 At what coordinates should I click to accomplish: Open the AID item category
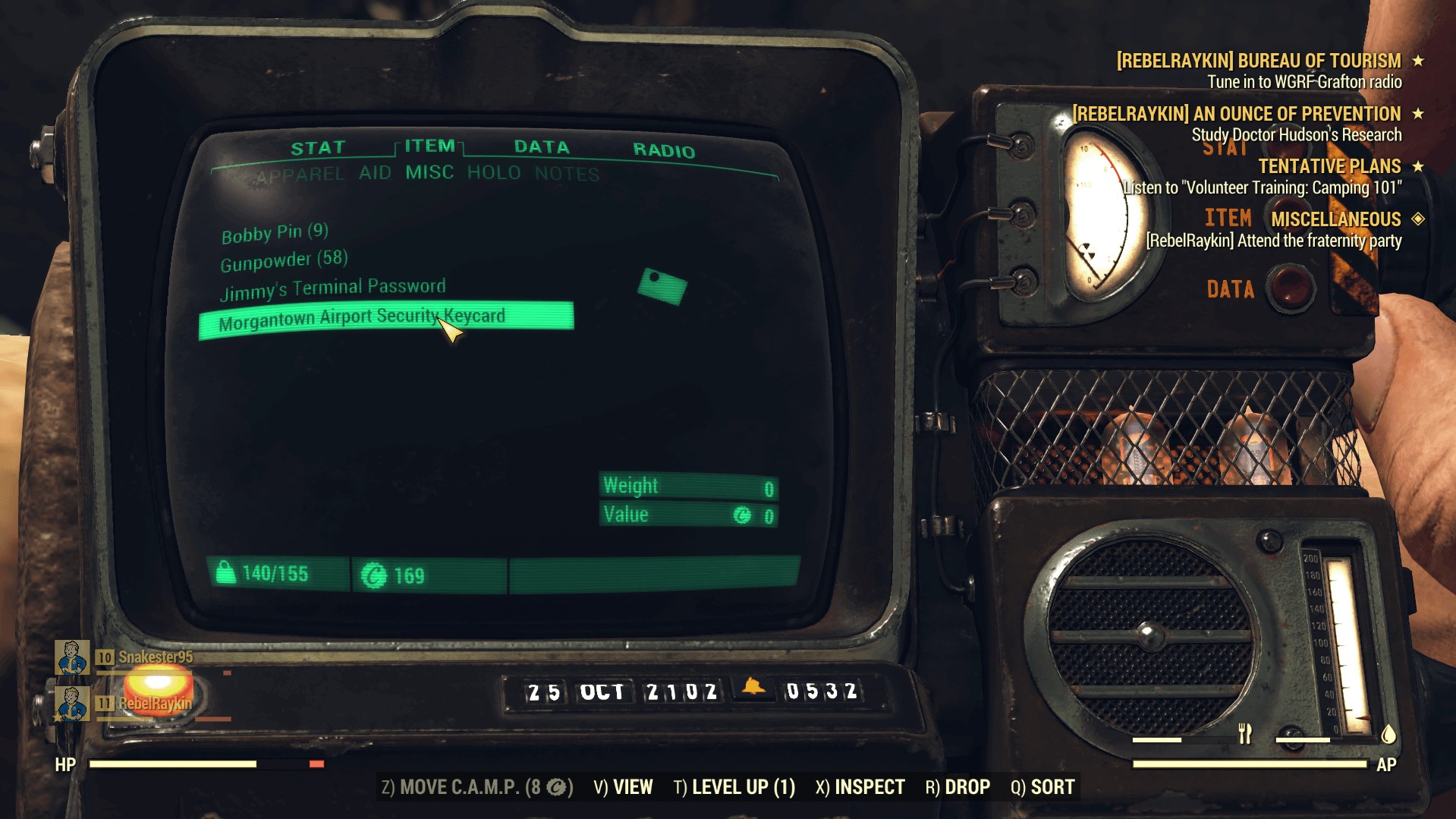375,173
